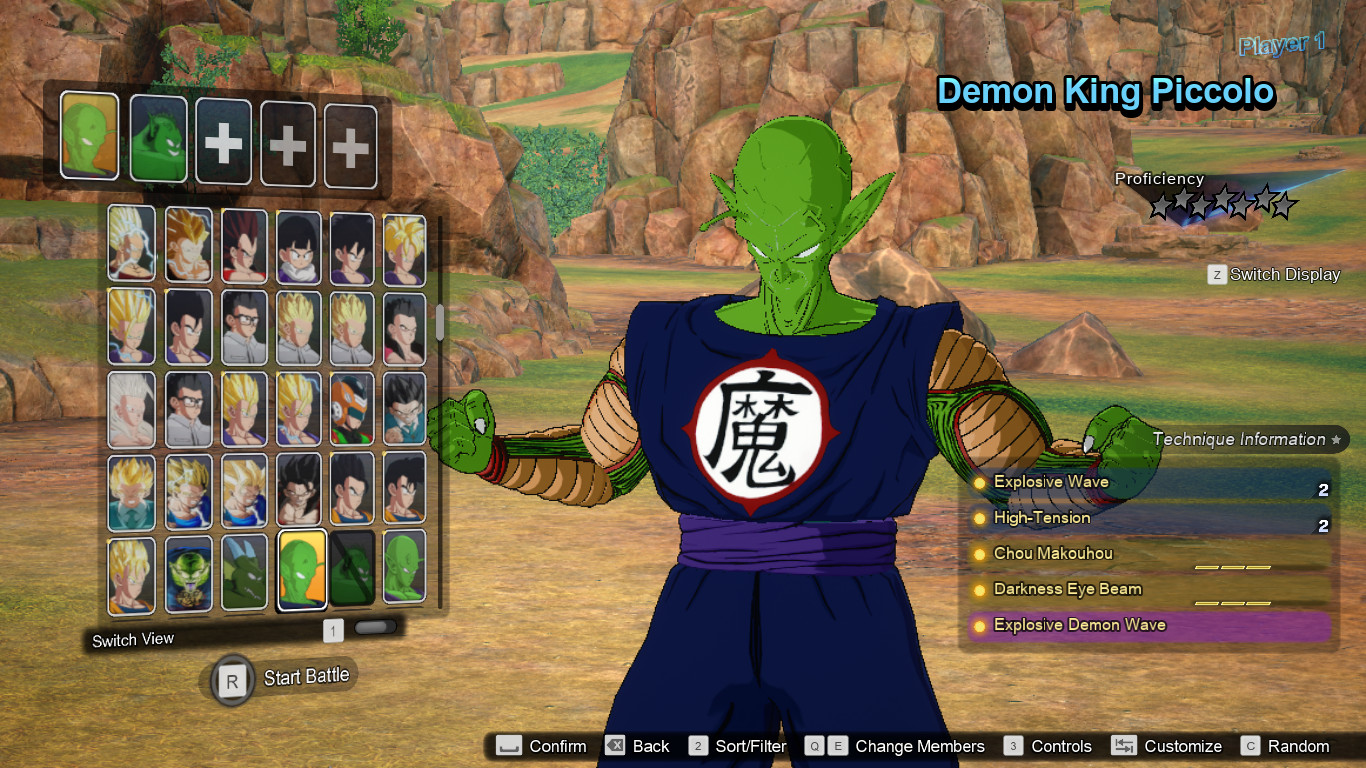Select the regular Piccolo portrait bottom-right
Screen dimensions: 1366x768
[x=404, y=570]
